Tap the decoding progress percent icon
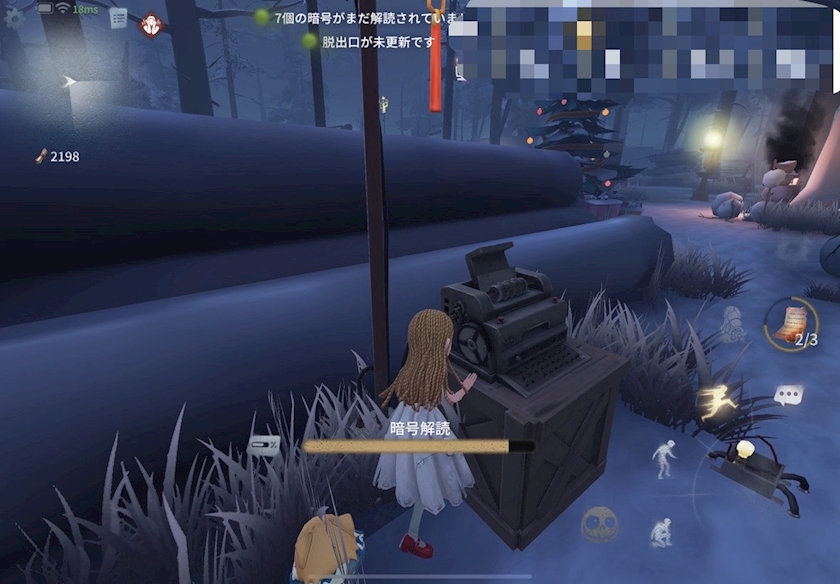 (x=264, y=447)
